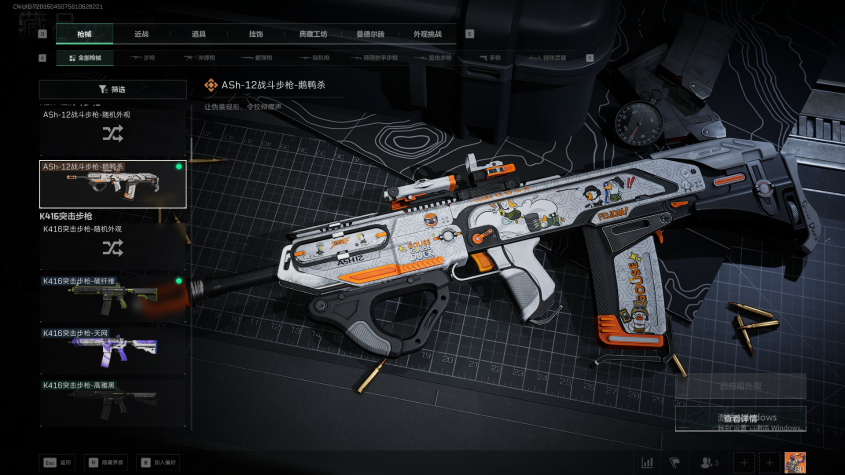Pick the purple K416 天网 skin

click(x=112, y=347)
